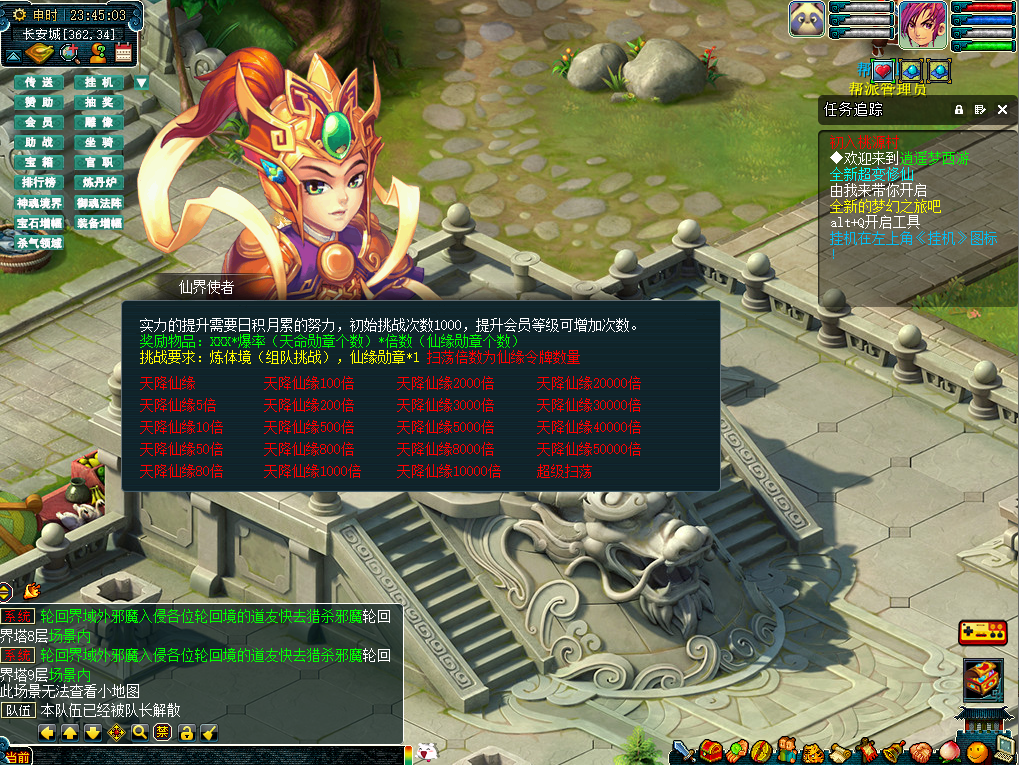Image resolution: width=1019 pixels, height=765 pixels.
Task: Click the 挂机 auto-battle button
Action: pos(99,82)
